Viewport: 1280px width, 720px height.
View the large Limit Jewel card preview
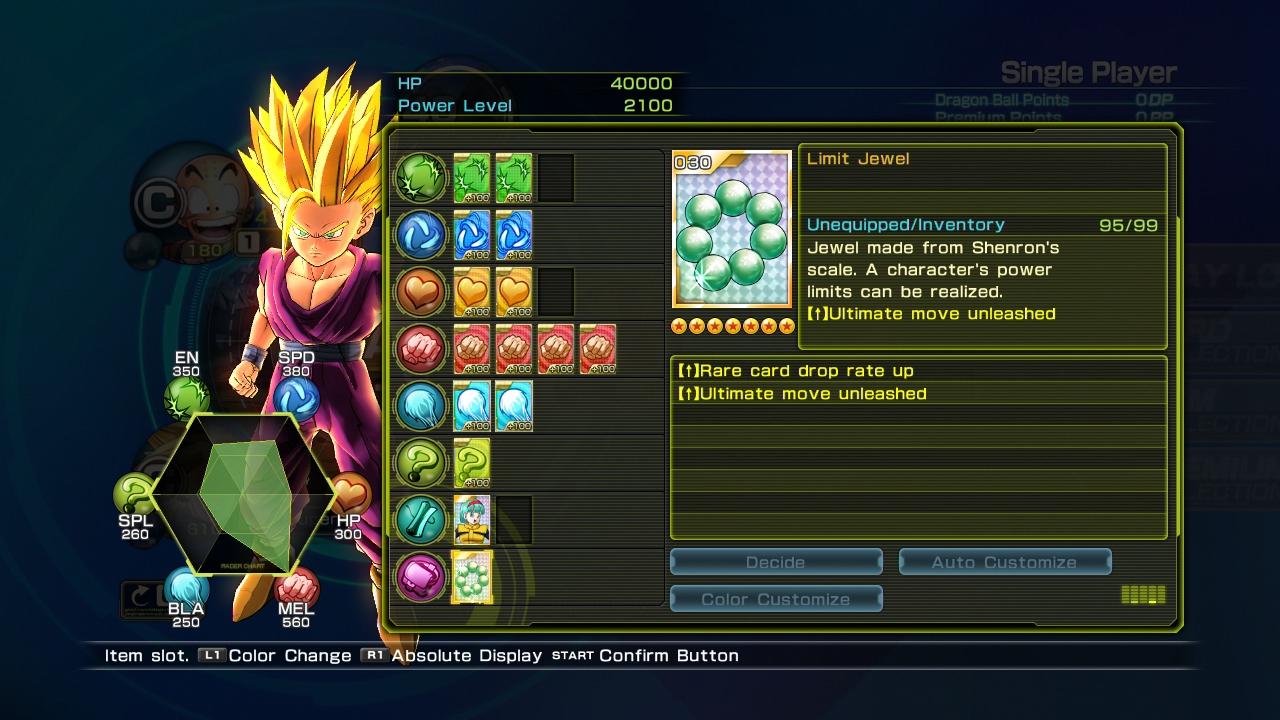(732, 229)
